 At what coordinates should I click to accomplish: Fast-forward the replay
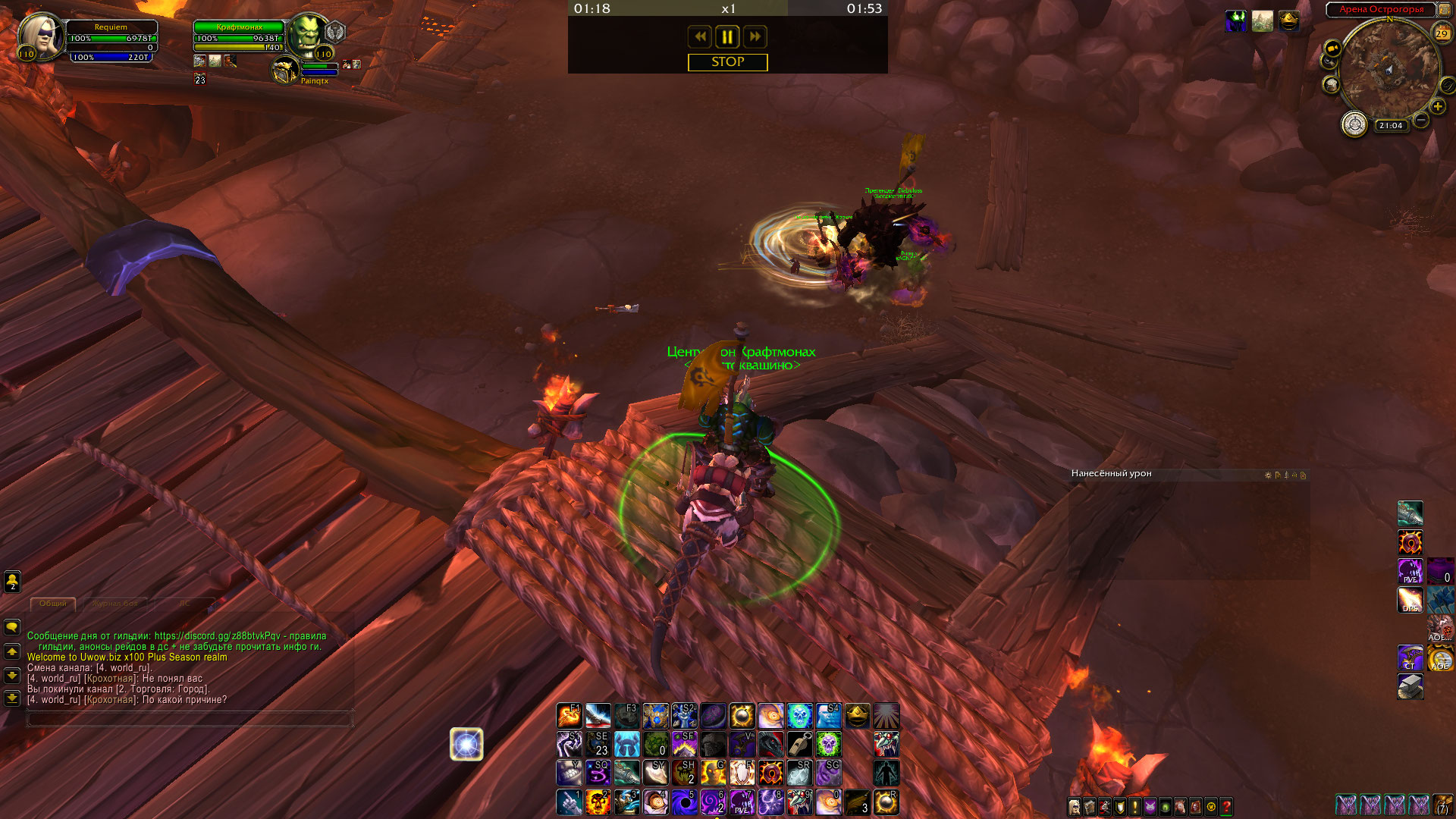click(x=755, y=36)
